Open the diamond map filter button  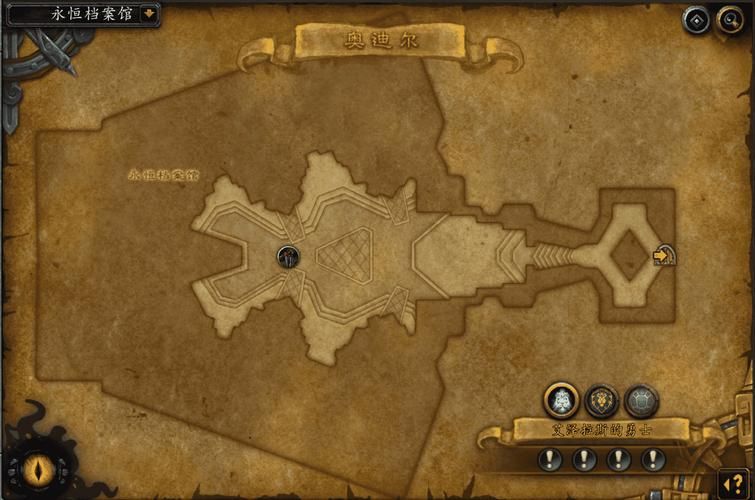696,19
